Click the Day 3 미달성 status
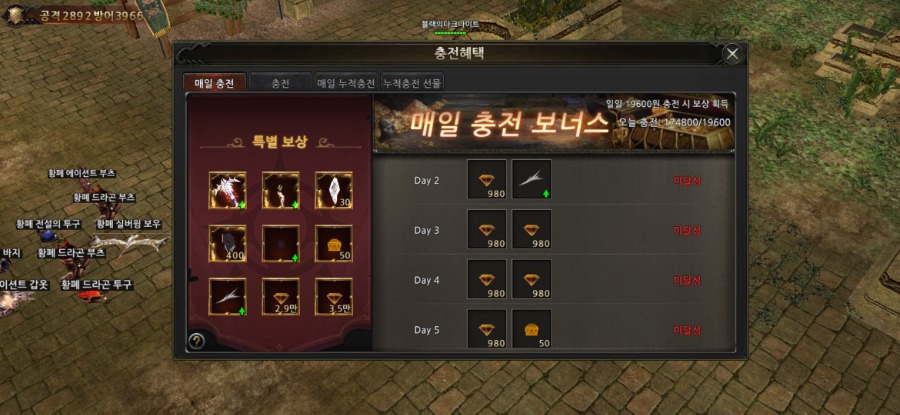Image resolution: width=900 pixels, height=415 pixels. click(687, 230)
